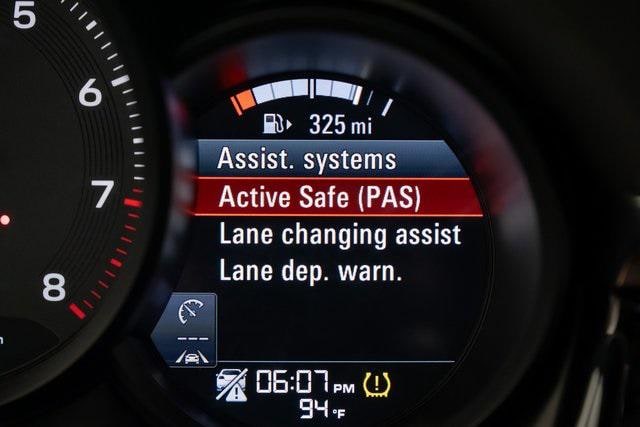
Task: Click the yellow tire pressure warning icon
Action: pos(376,383)
